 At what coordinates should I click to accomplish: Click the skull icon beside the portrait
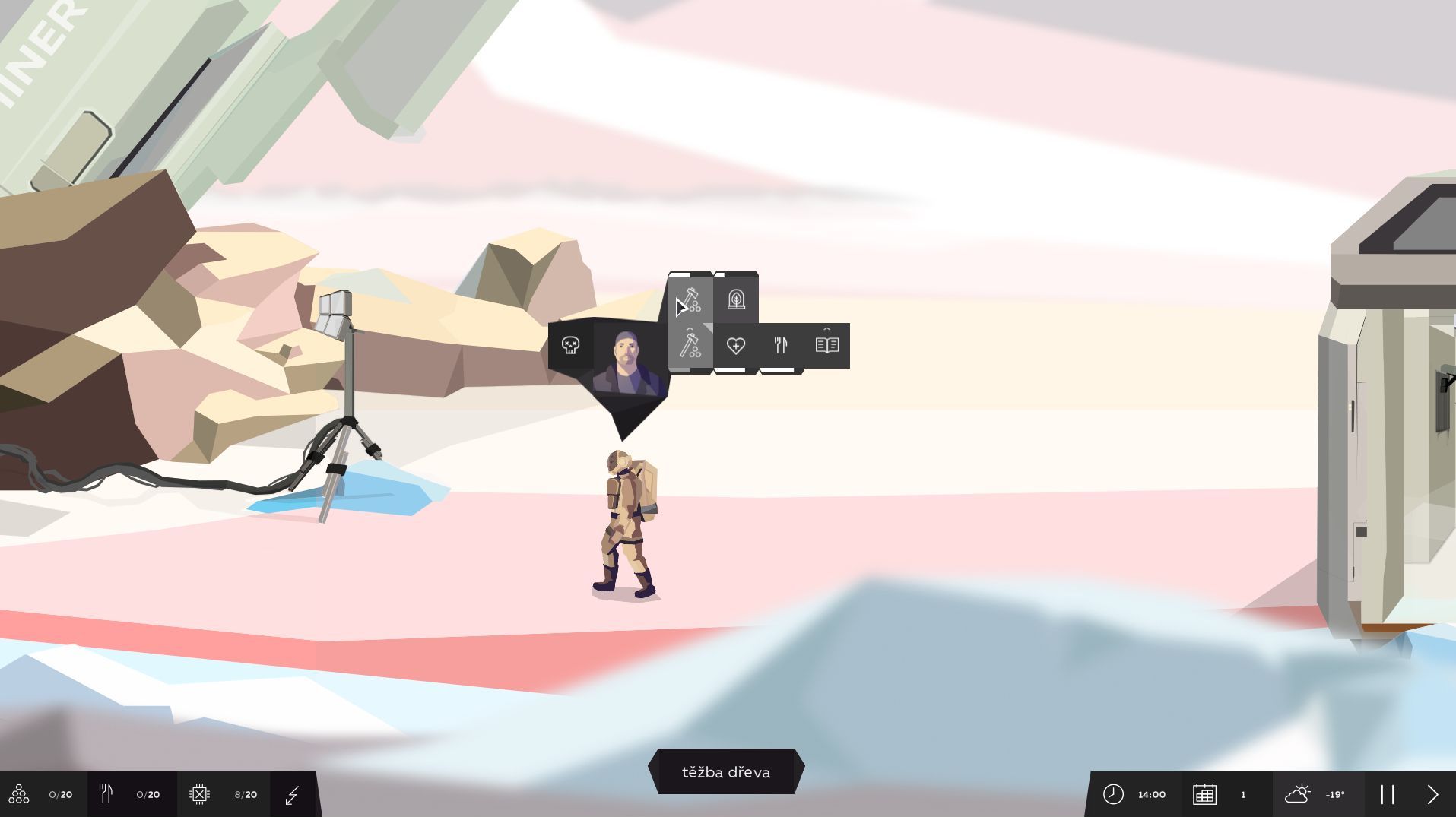point(570,346)
